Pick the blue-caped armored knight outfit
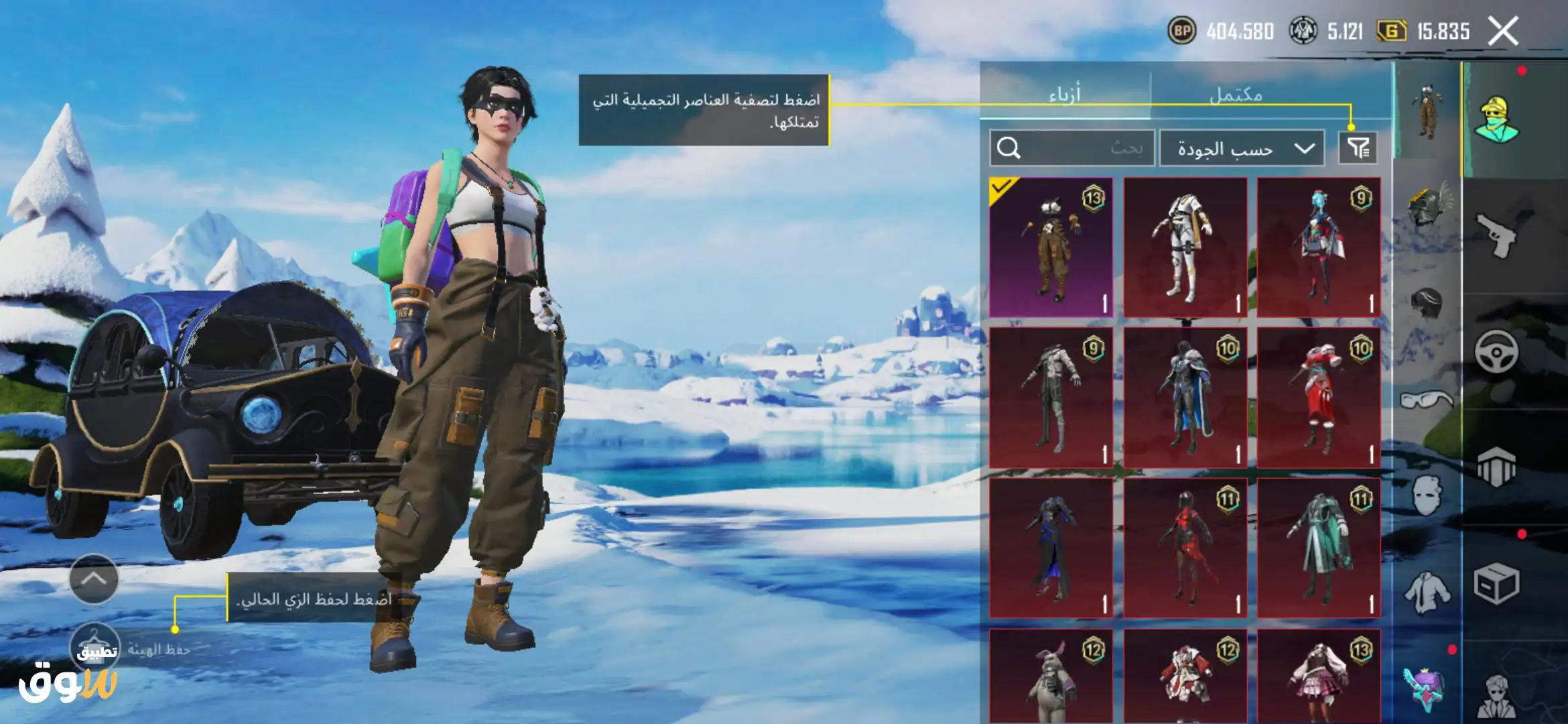The width and height of the screenshot is (1568, 724). (x=1185, y=398)
